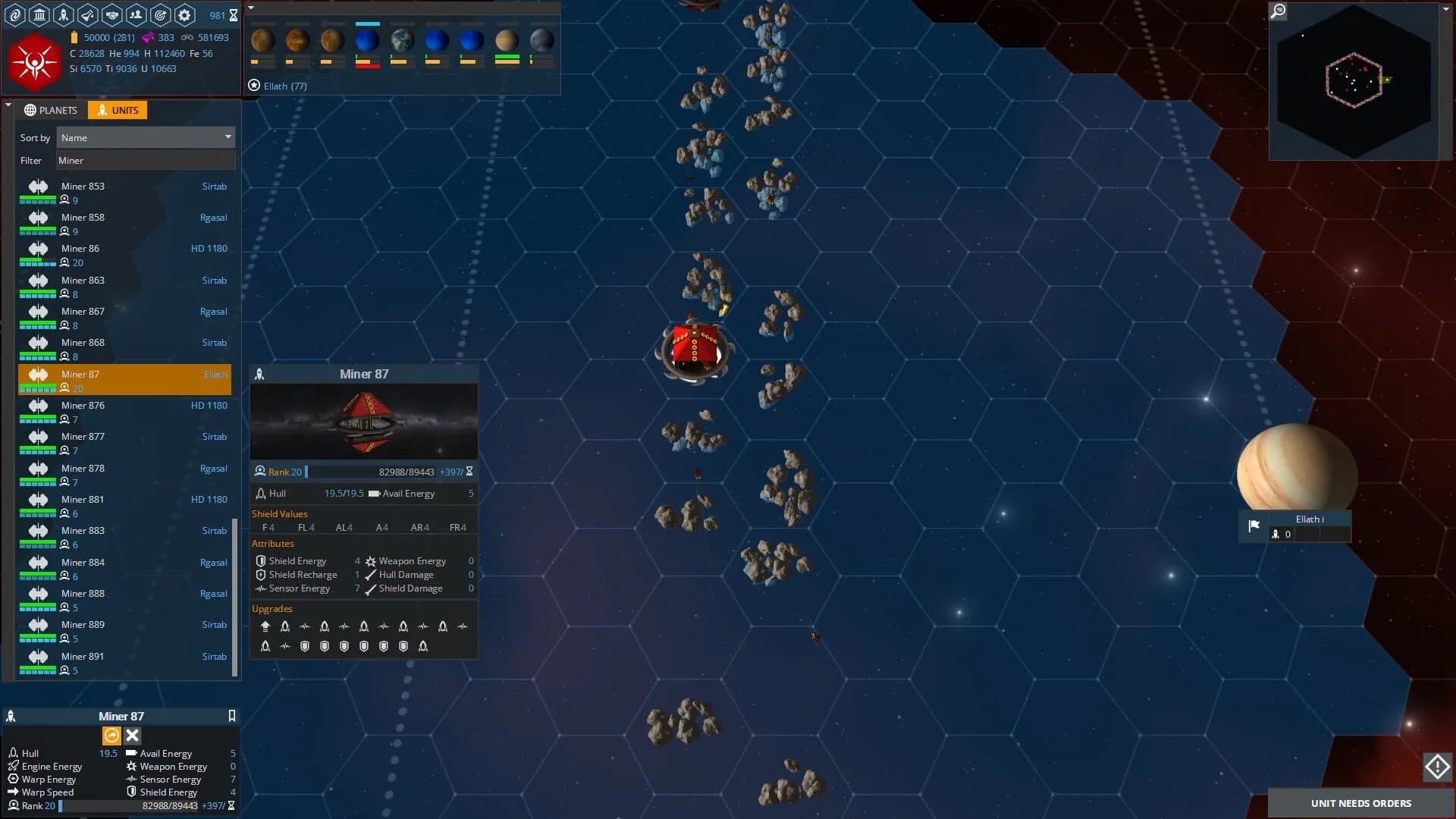The width and height of the screenshot is (1456, 819).
Task: Select the UNITS tab
Action: point(118,110)
